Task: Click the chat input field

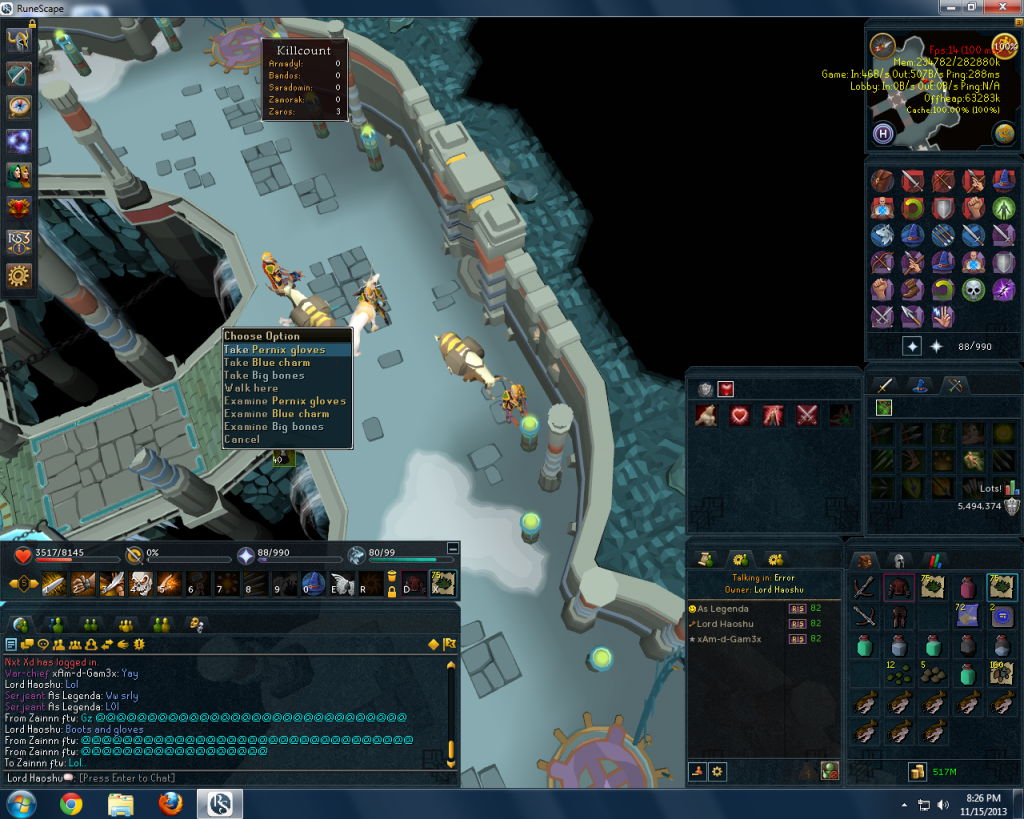Action: point(250,778)
